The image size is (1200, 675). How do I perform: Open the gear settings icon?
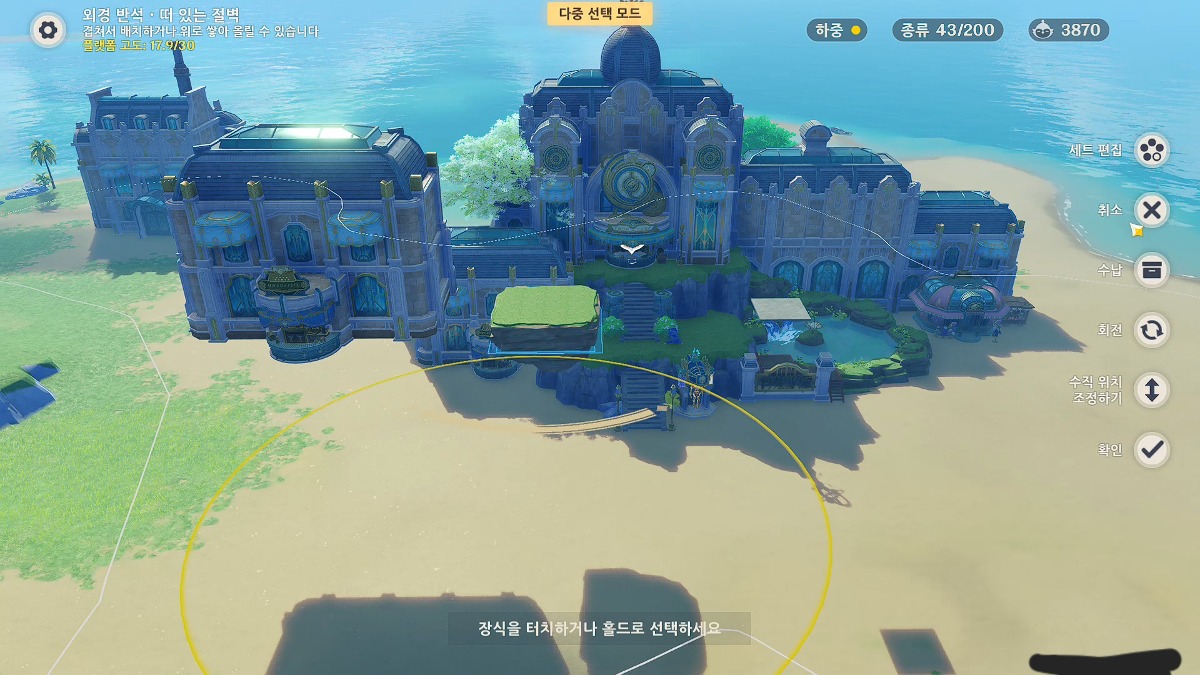pos(47,30)
